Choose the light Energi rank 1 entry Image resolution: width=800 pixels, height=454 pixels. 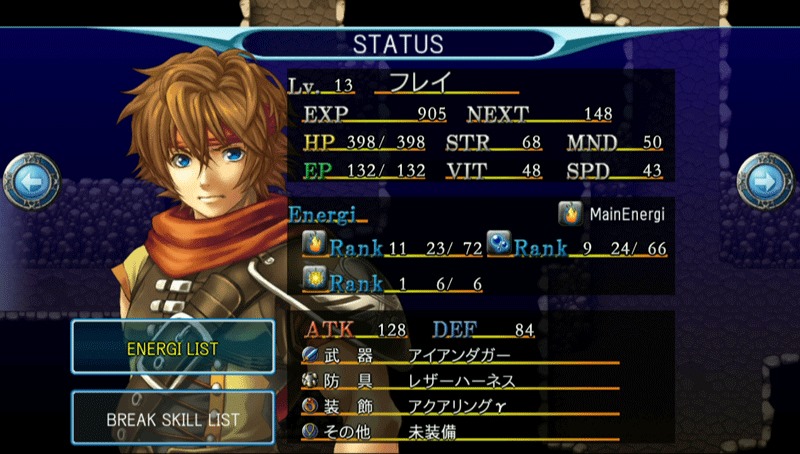[x=390, y=282]
